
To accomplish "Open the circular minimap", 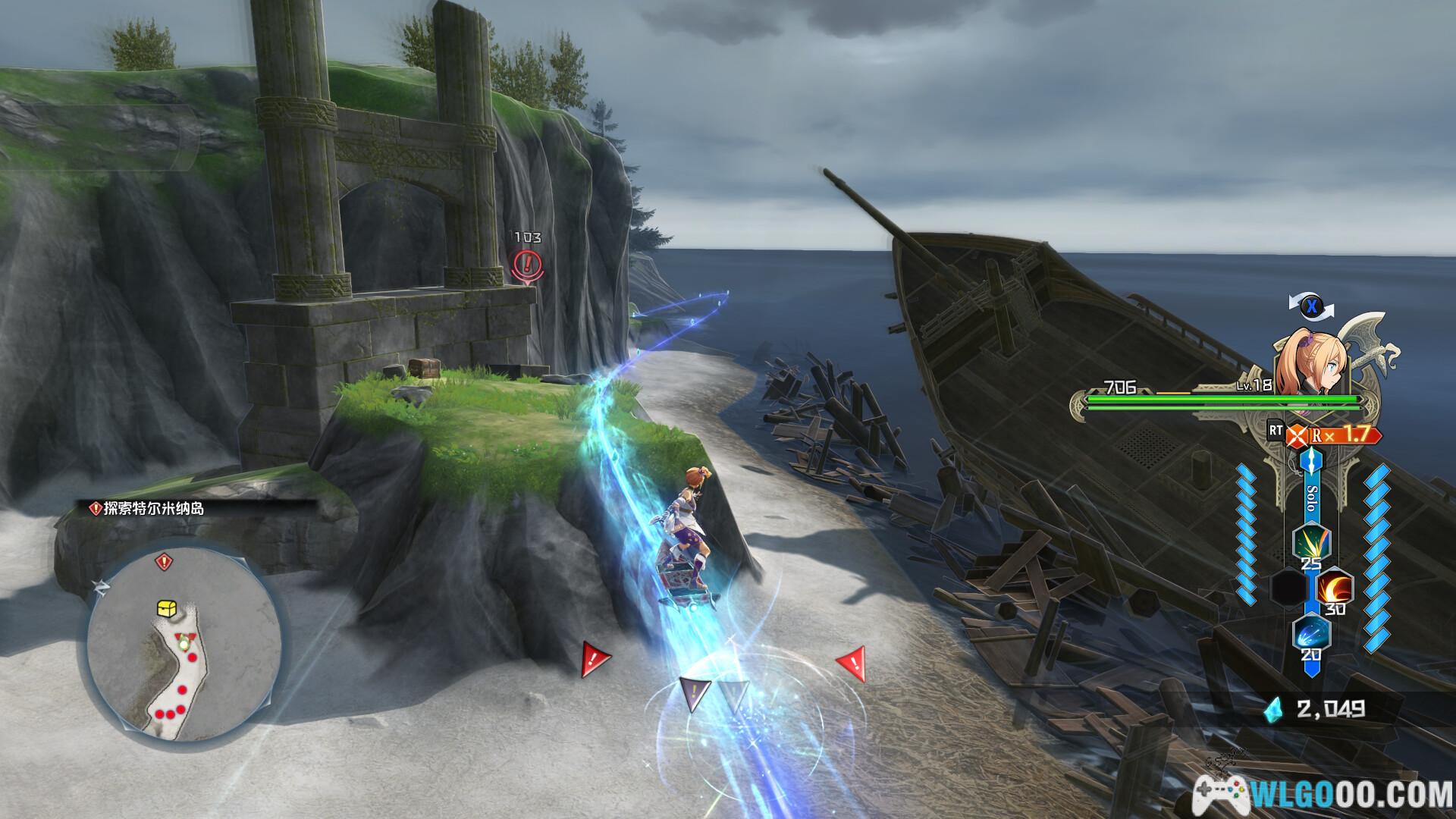I will tap(184, 647).
